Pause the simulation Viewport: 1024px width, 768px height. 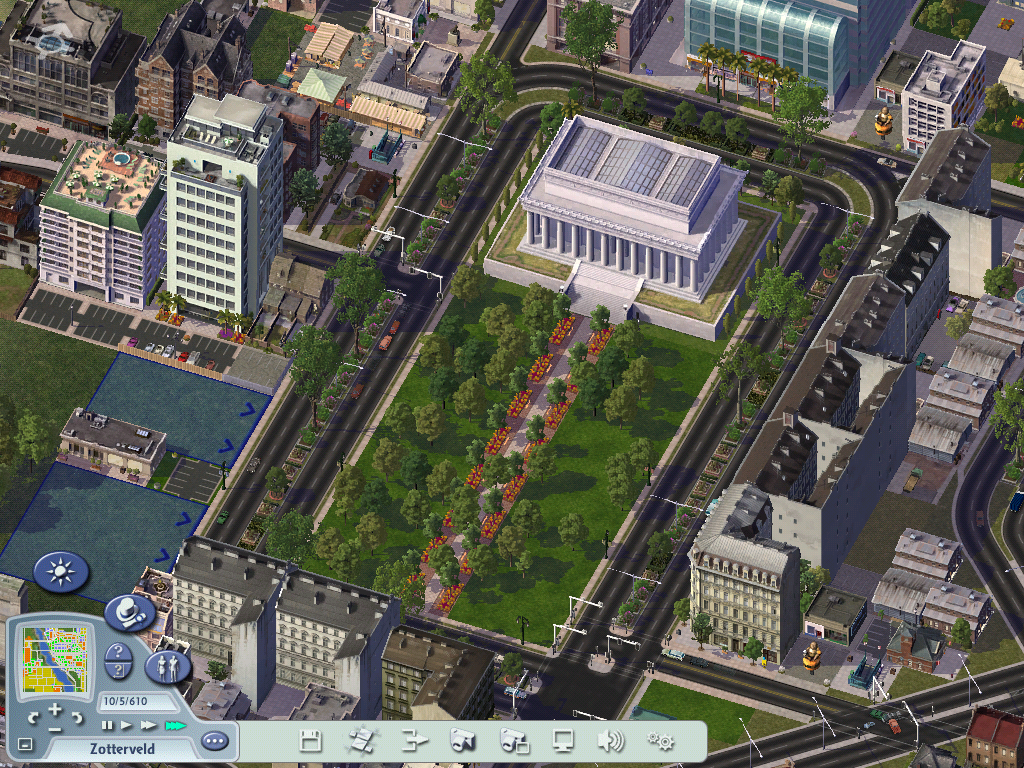[x=107, y=724]
